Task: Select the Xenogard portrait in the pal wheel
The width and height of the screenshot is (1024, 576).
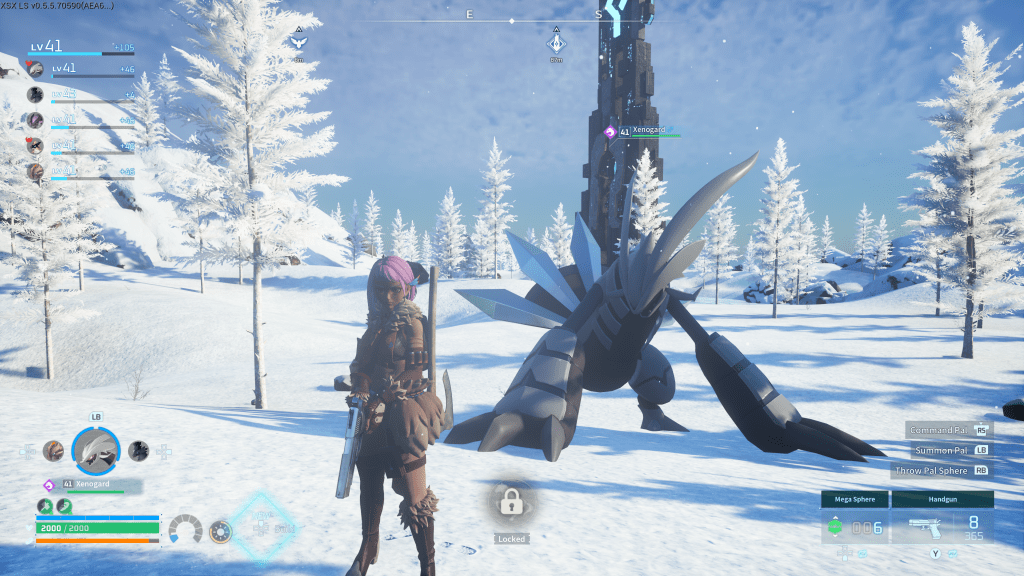Action: point(96,451)
